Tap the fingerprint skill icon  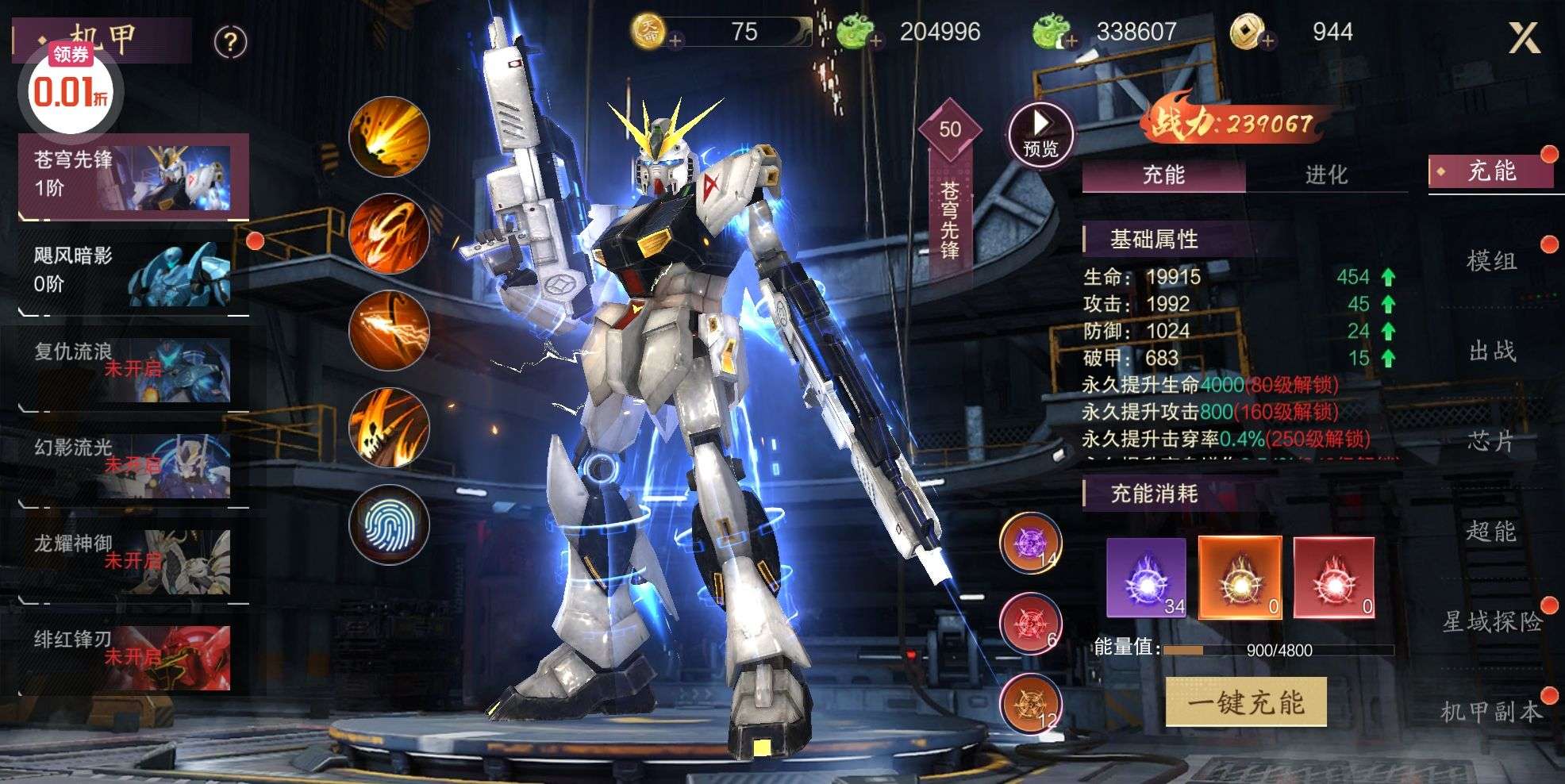click(x=389, y=525)
